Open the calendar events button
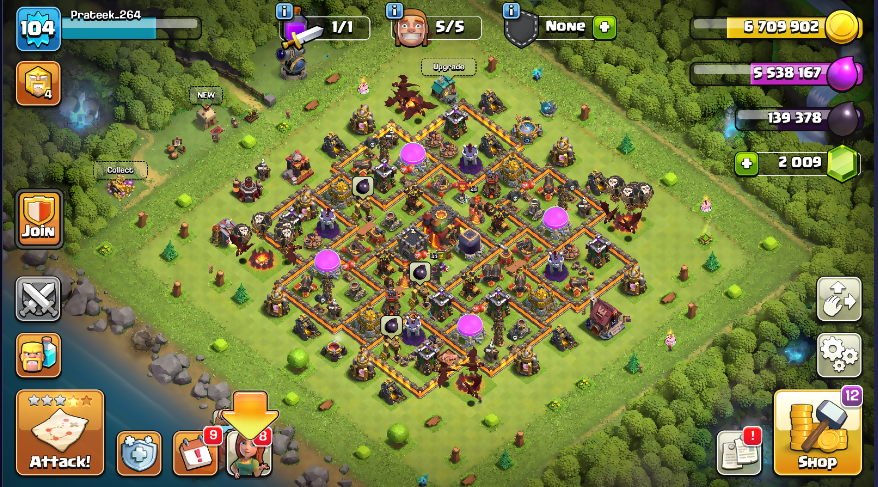The image size is (878, 487). pos(194,453)
